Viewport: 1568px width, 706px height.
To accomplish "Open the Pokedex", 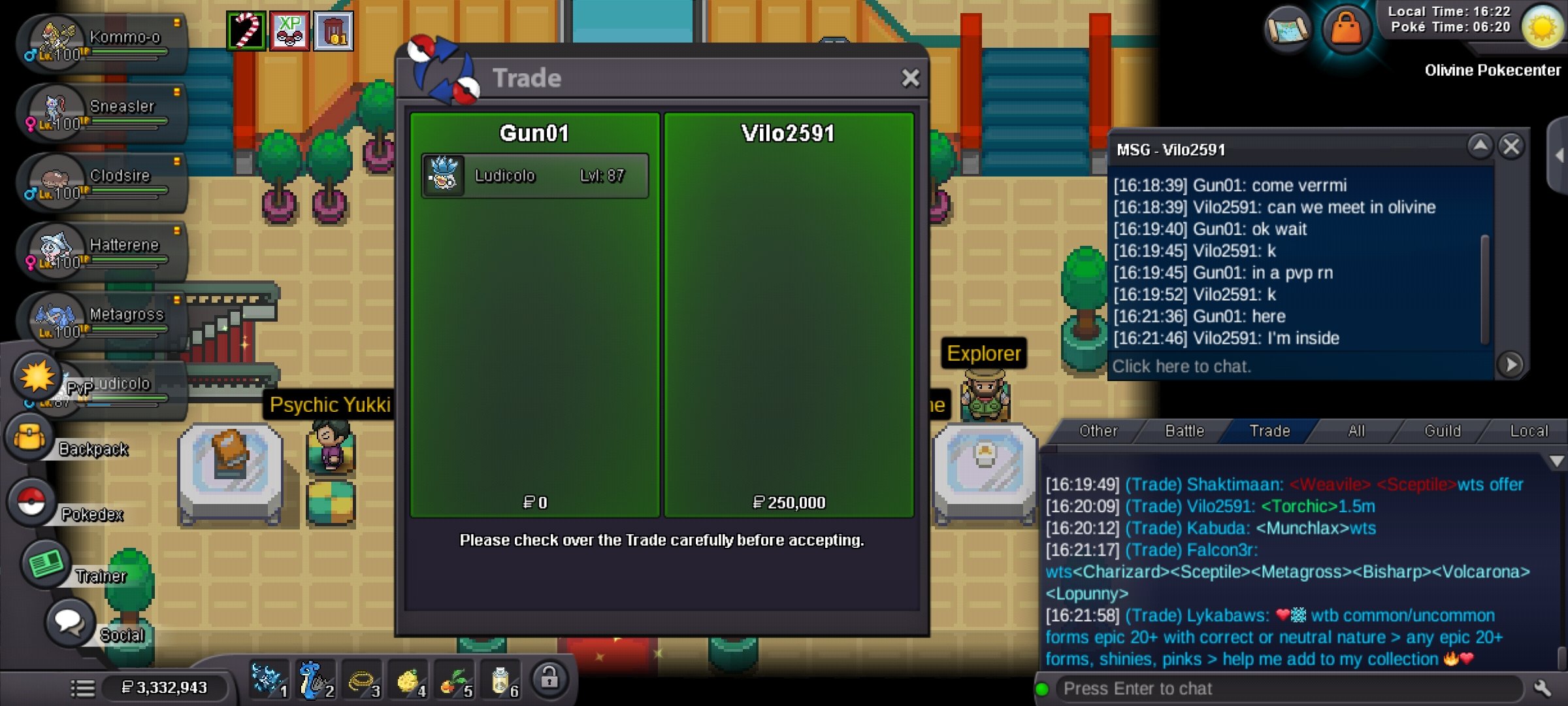I will point(31,503).
